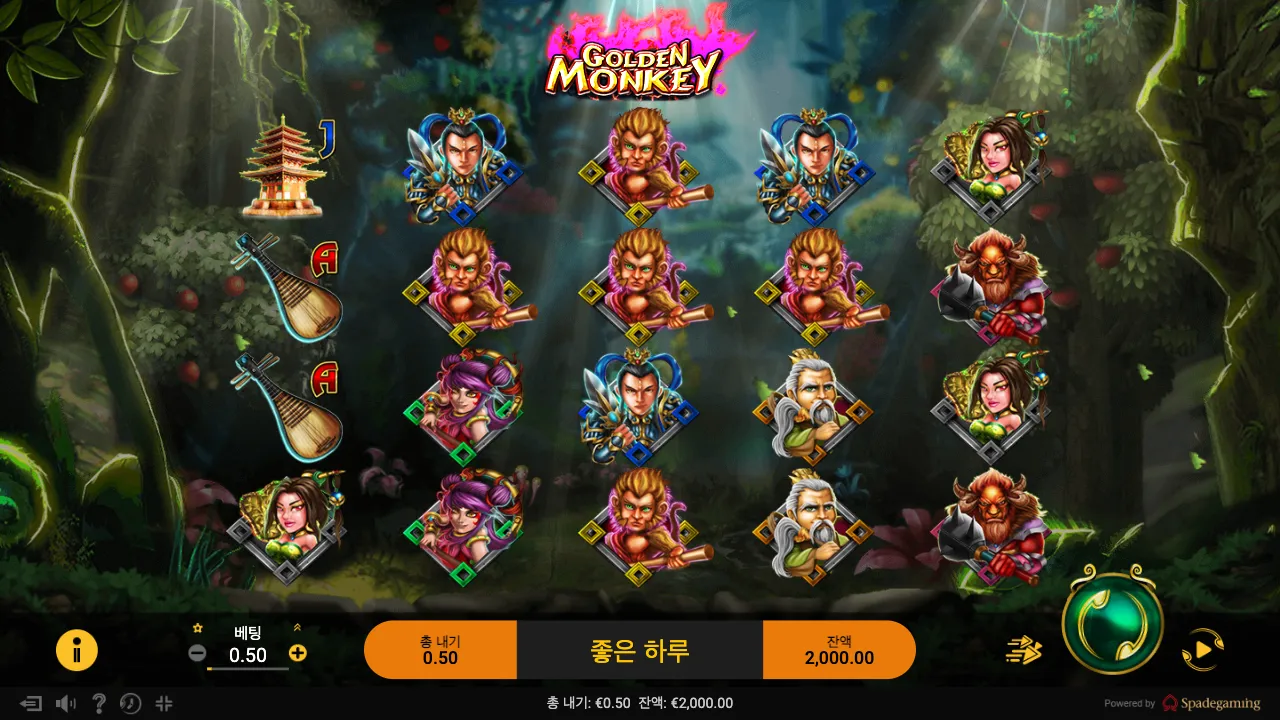This screenshot has height=720, width=1280.
Task: Decrease bet with the minus stepper
Action: pyautogui.click(x=196, y=653)
